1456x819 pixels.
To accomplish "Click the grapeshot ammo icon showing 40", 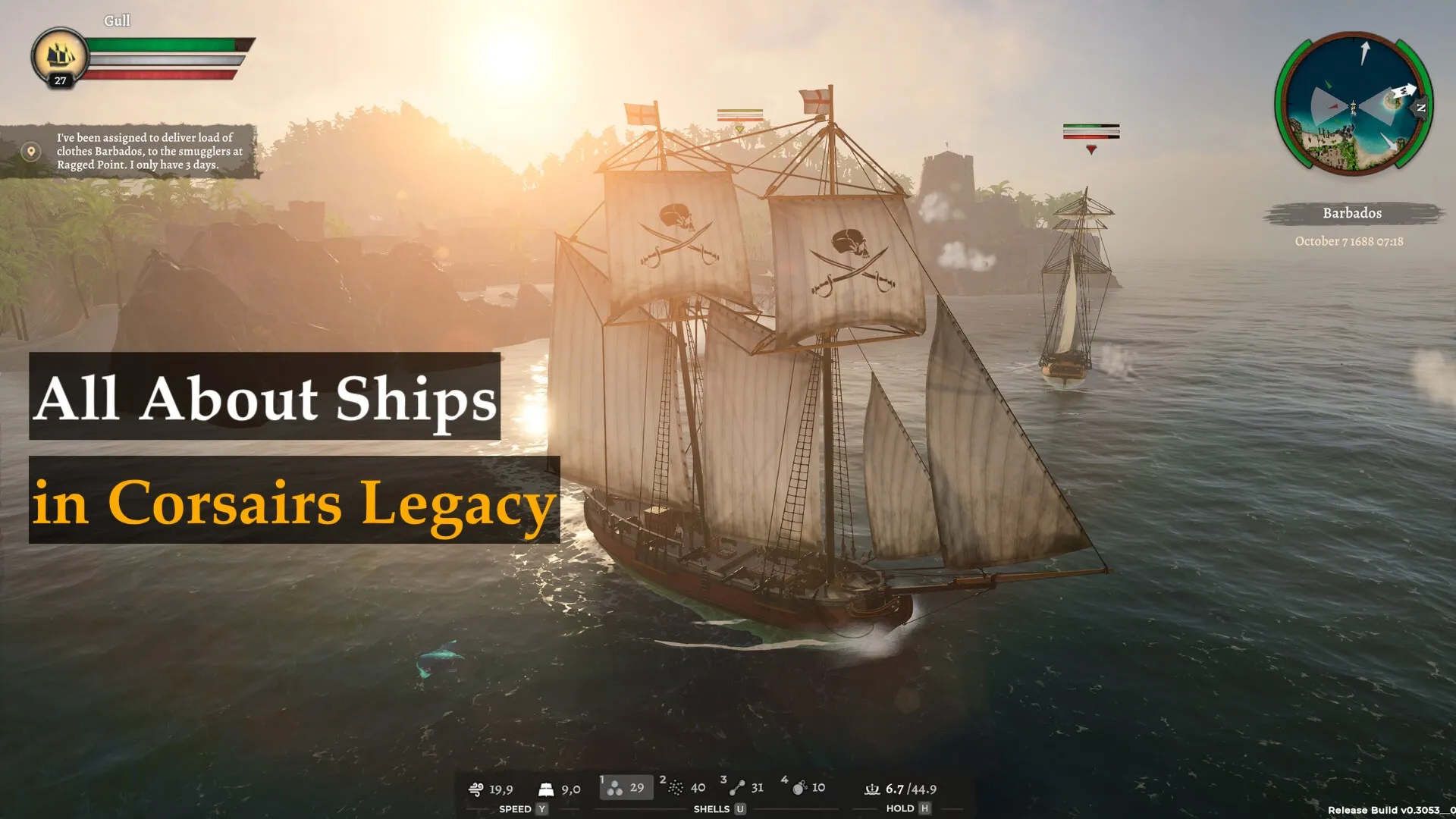I will 677,788.
